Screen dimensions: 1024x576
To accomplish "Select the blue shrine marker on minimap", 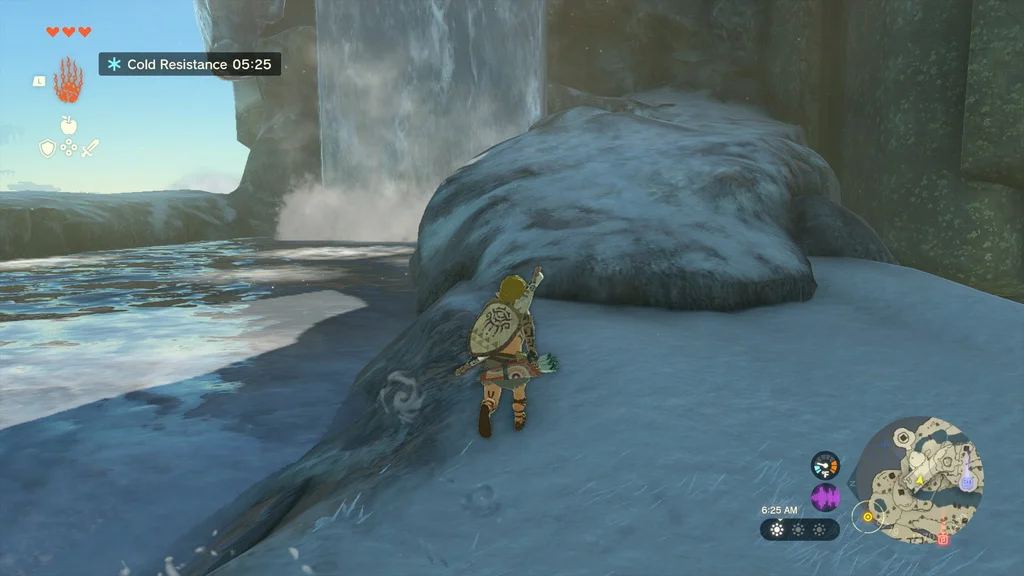I will coord(966,481).
